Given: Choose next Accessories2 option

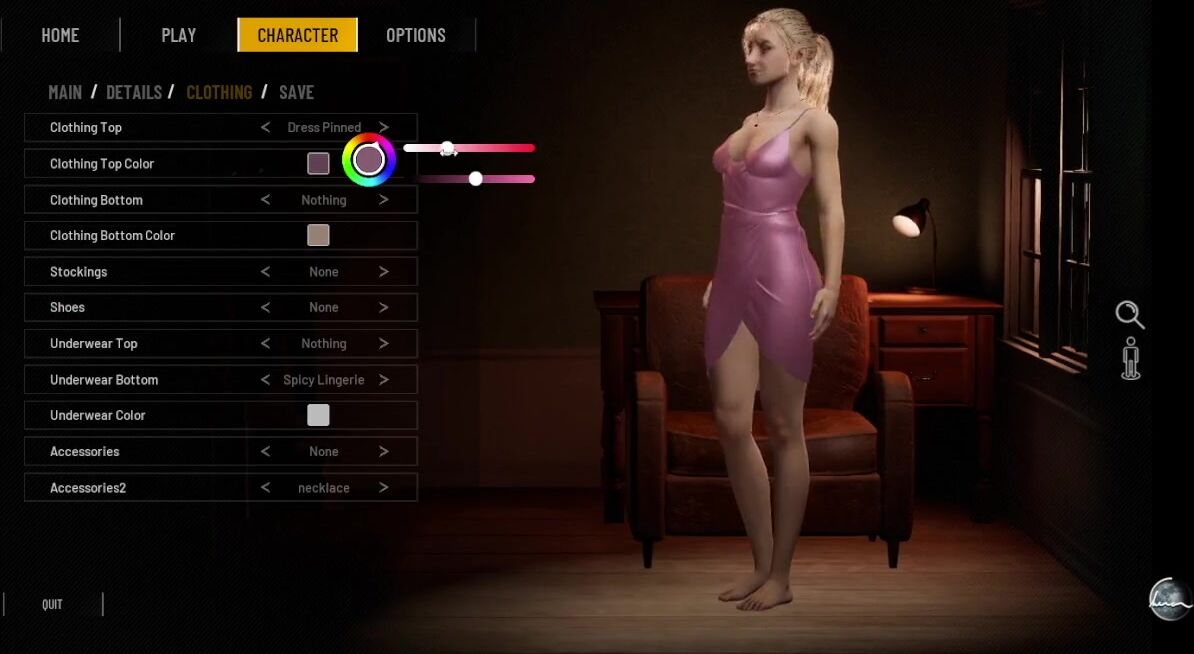Looking at the screenshot, I should click(384, 488).
